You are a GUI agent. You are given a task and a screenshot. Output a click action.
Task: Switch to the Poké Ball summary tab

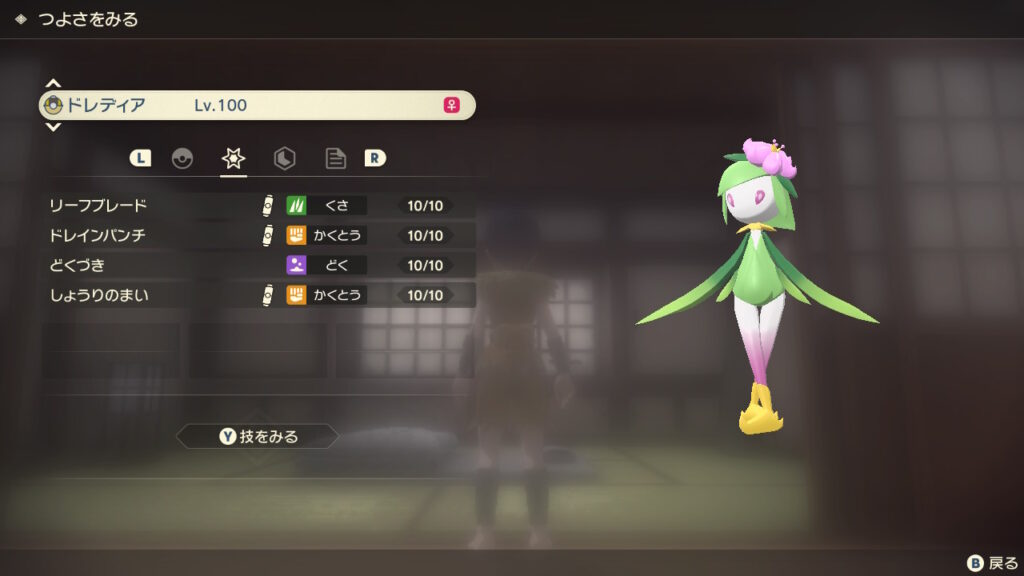tap(182, 158)
